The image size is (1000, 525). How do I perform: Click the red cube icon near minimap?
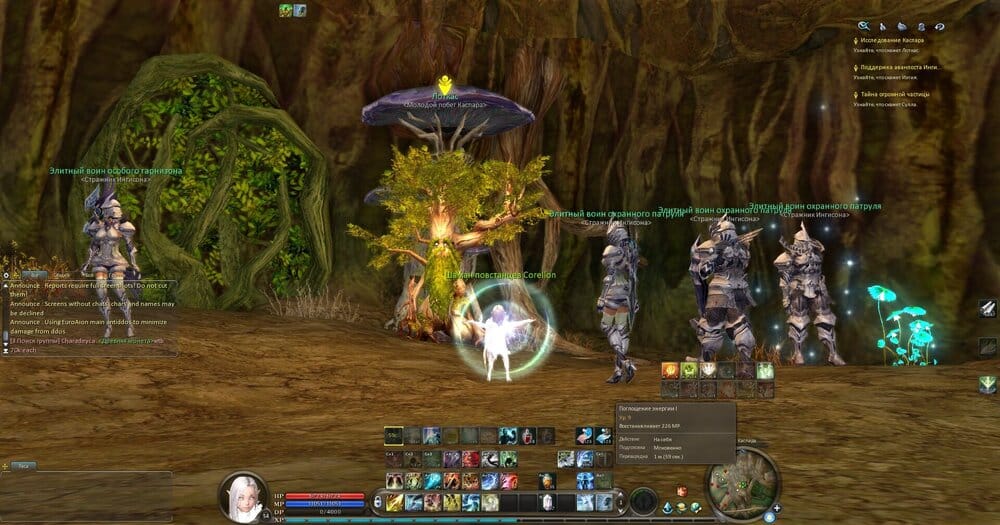(682, 491)
